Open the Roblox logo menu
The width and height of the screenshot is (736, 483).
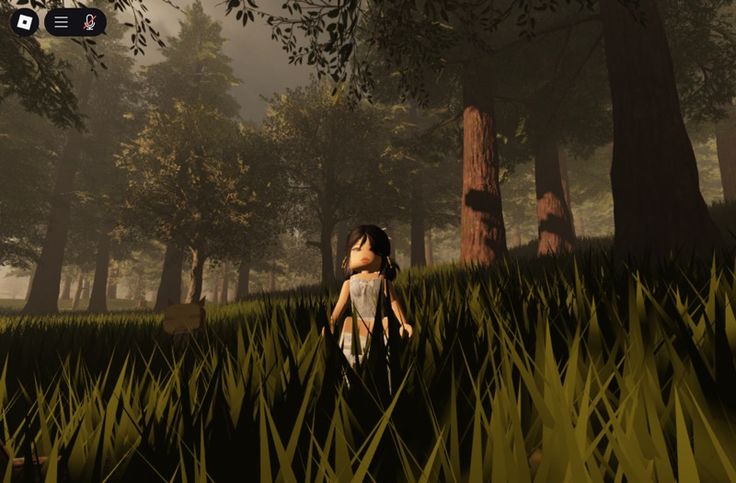coord(24,22)
